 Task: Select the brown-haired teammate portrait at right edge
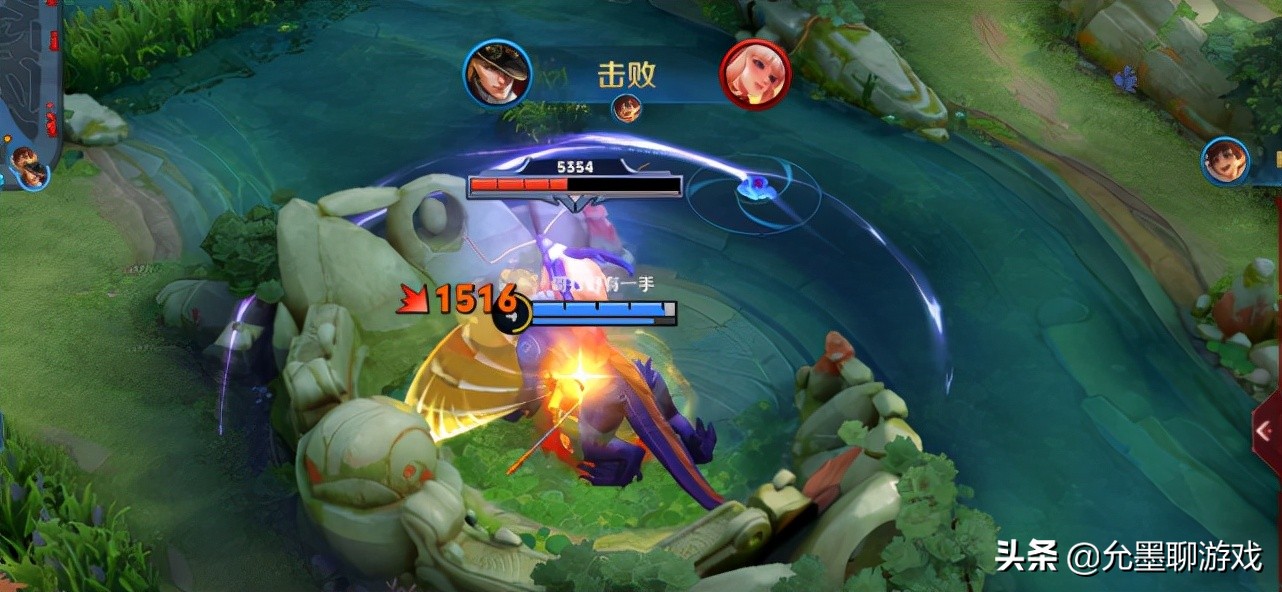[x=1226, y=160]
